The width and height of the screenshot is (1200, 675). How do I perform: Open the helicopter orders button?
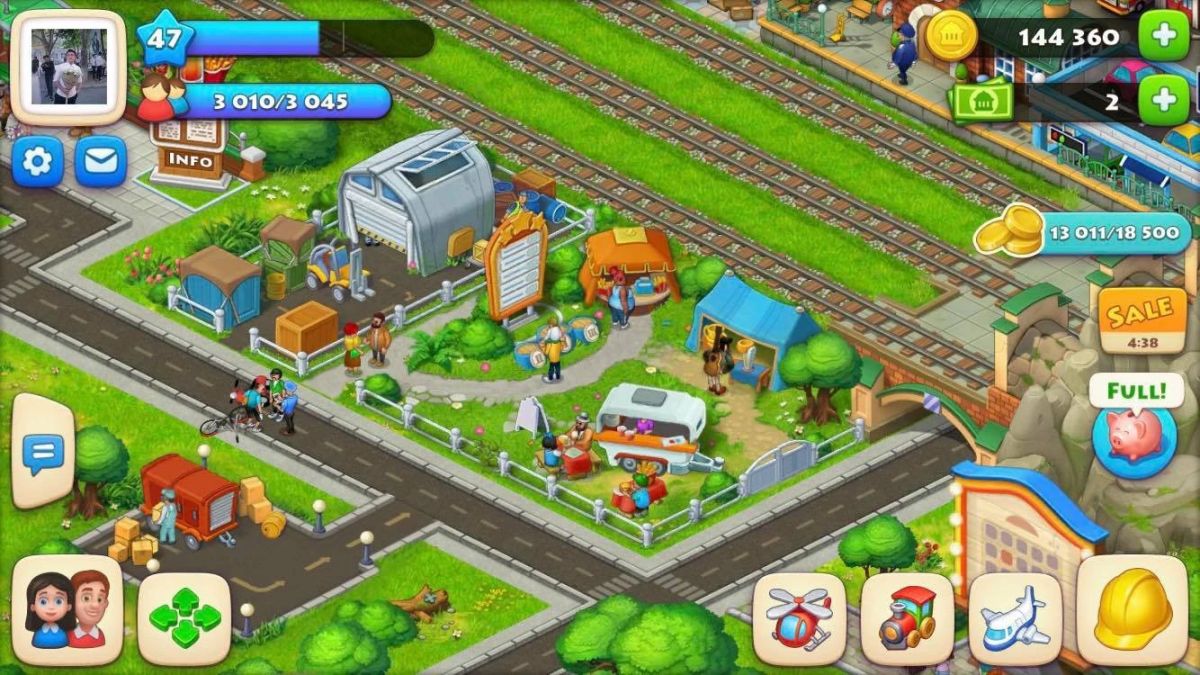[x=799, y=618]
